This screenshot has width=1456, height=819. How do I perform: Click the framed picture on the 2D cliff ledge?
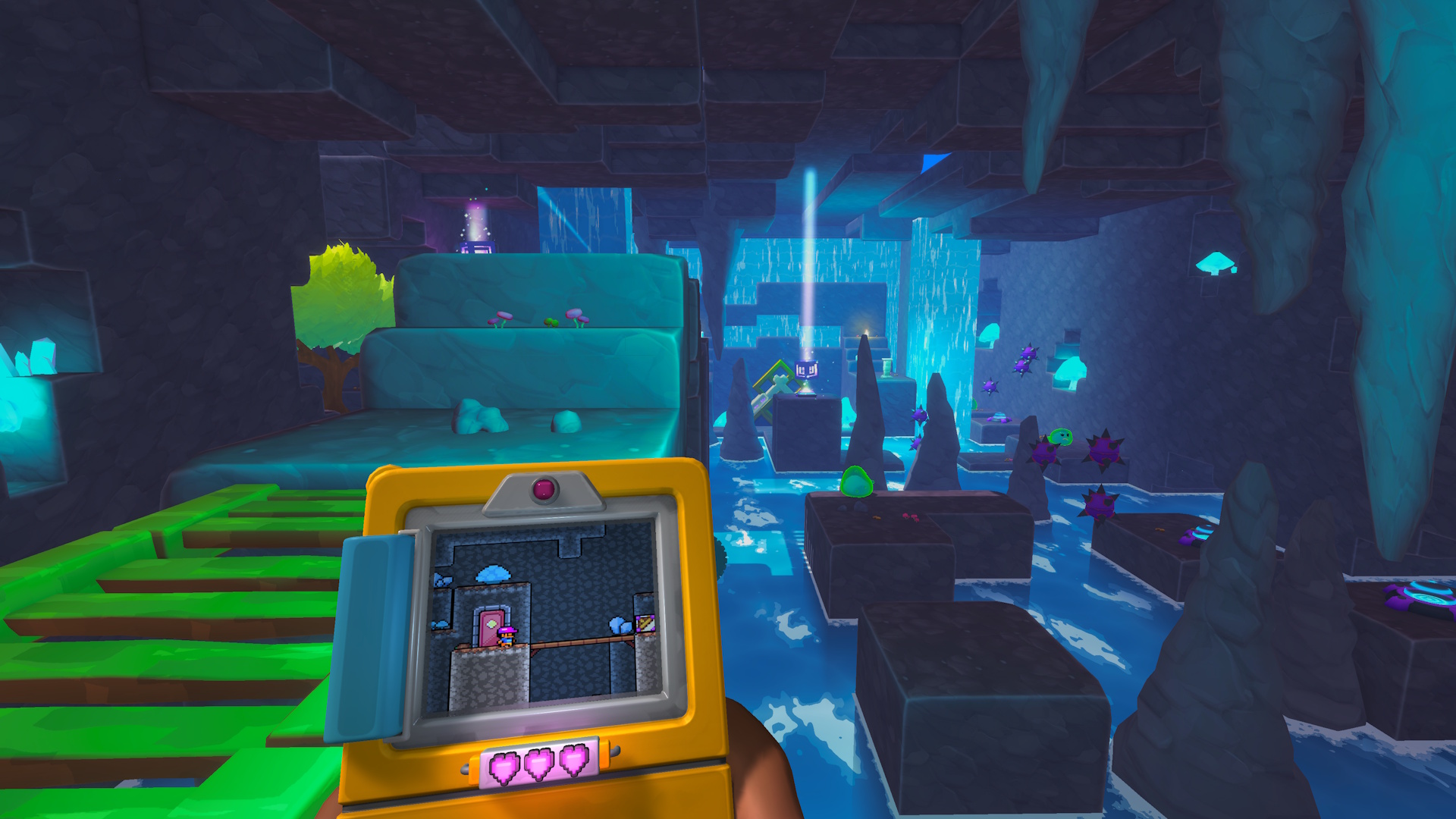pyautogui.click(x=645, y=624)
